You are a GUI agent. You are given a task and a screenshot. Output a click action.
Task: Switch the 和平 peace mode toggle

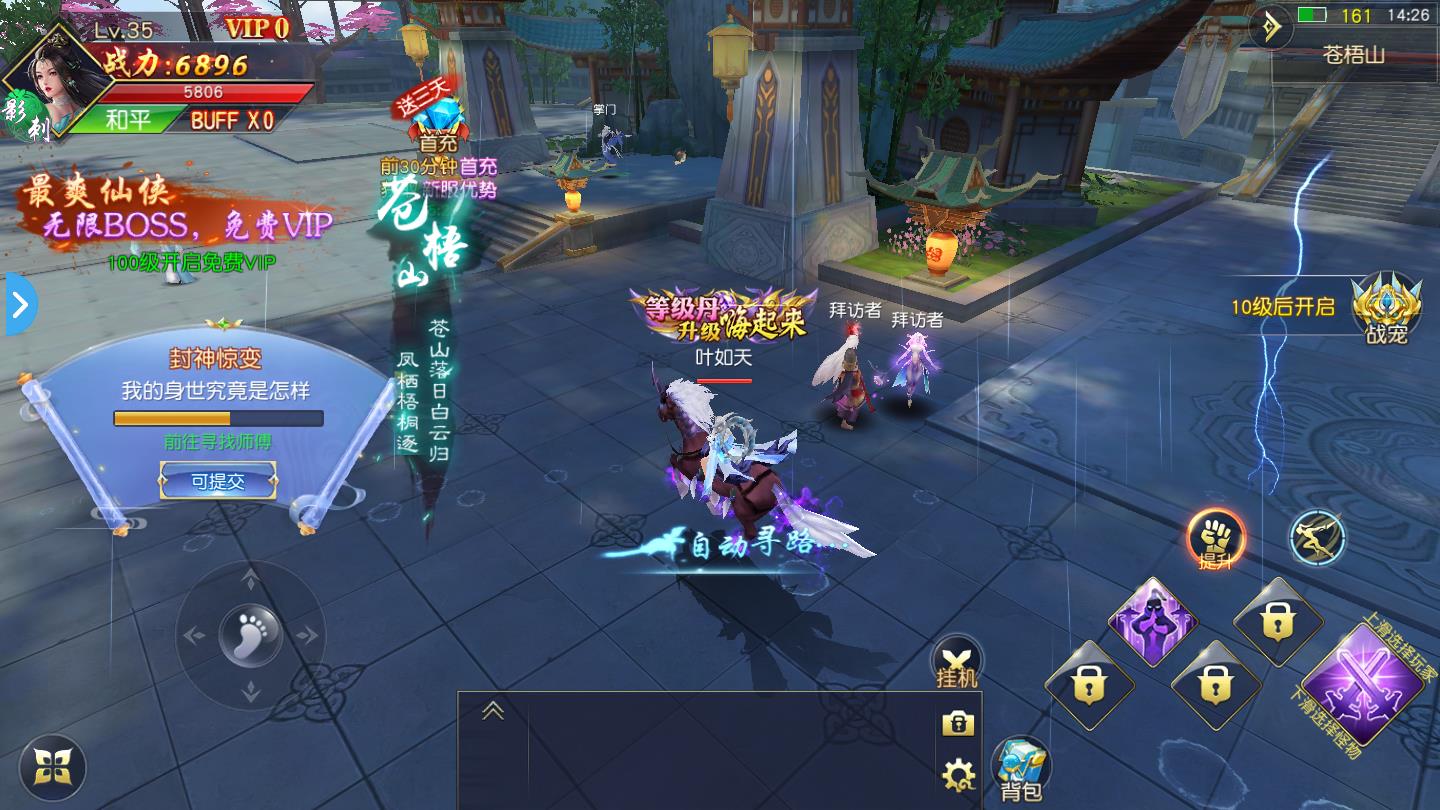[x=128, y=120]
